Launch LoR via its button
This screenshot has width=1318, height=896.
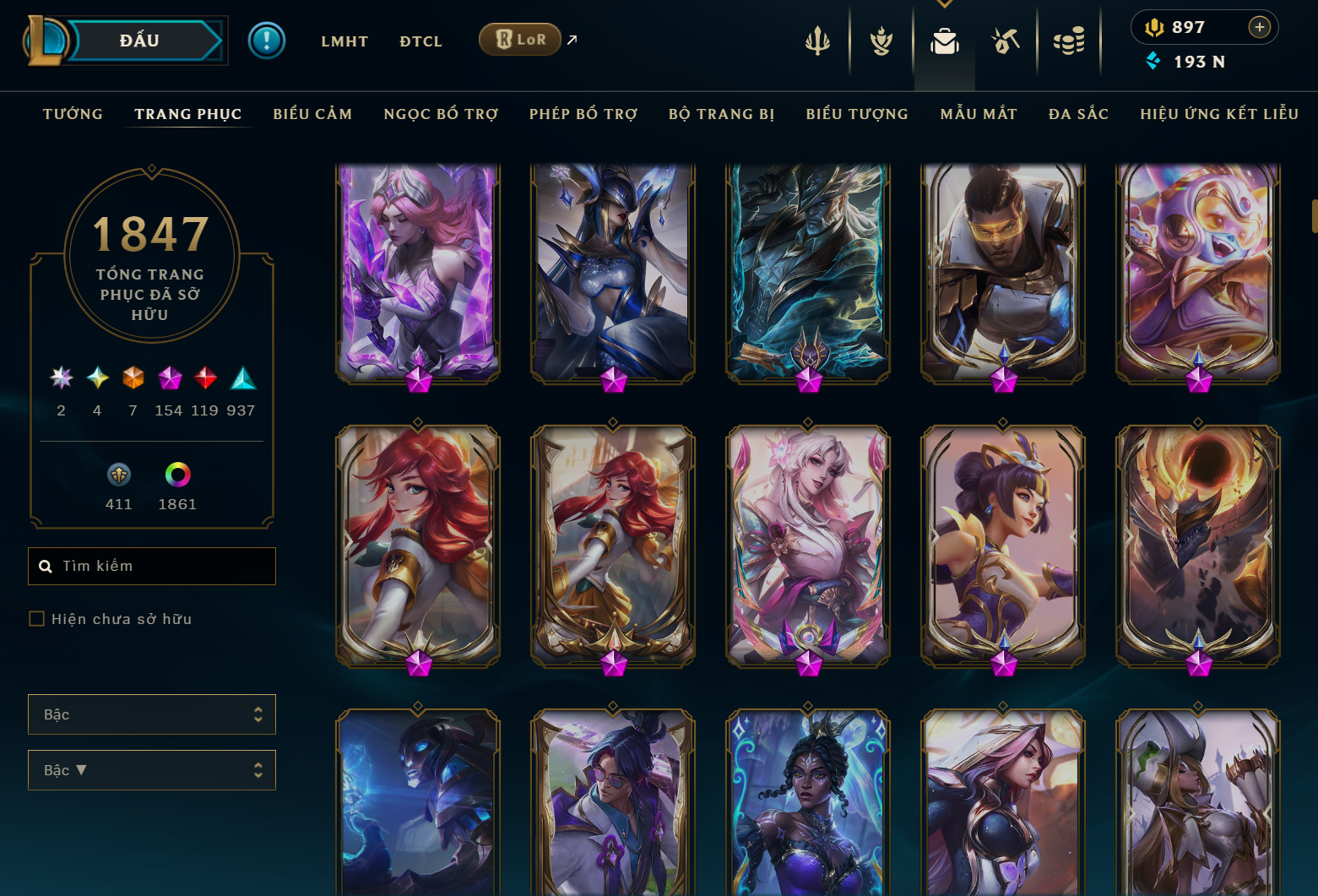pyautogui.click(x=520, y=40)
